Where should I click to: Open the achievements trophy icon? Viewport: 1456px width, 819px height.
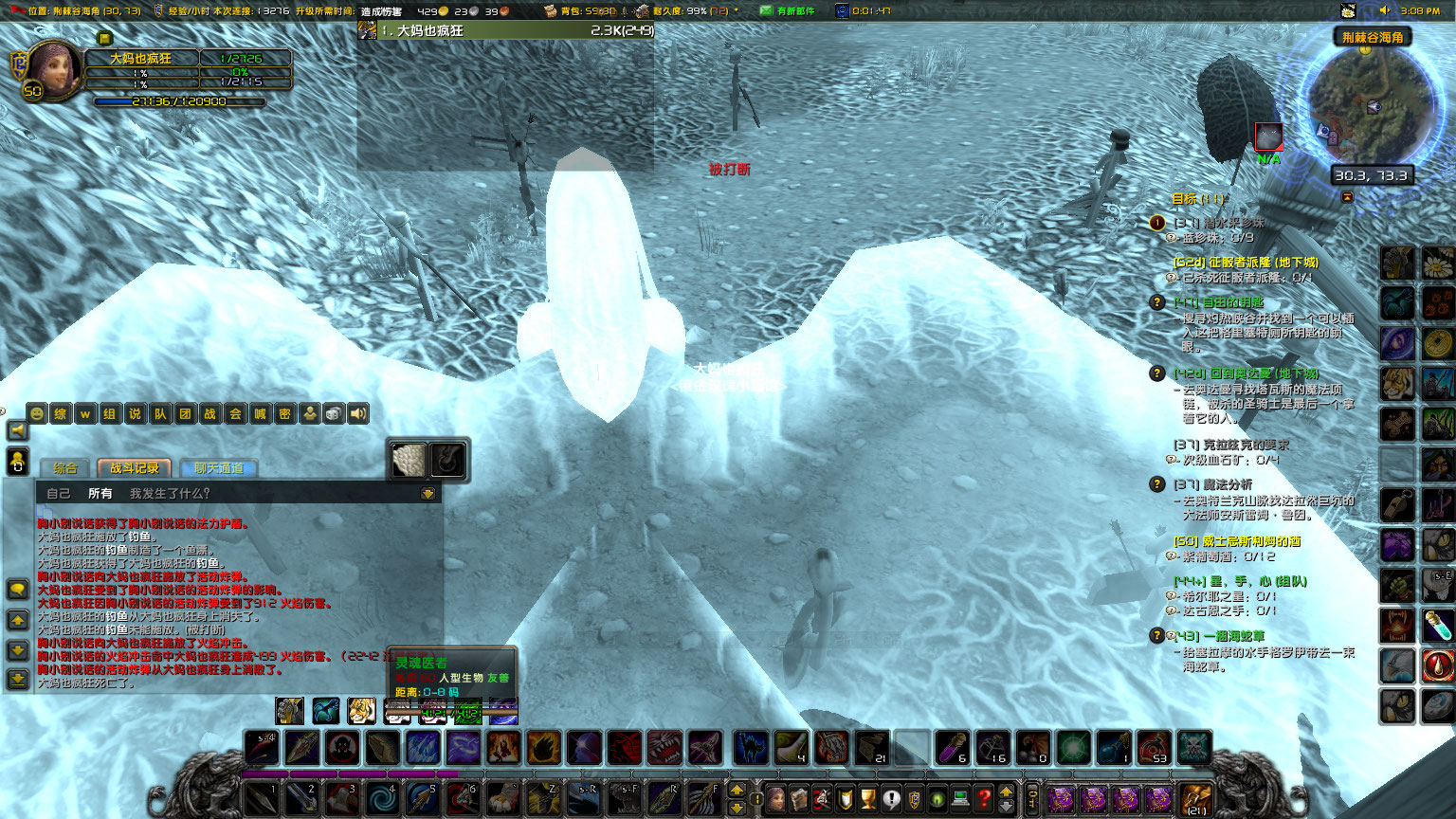(868, 797)
